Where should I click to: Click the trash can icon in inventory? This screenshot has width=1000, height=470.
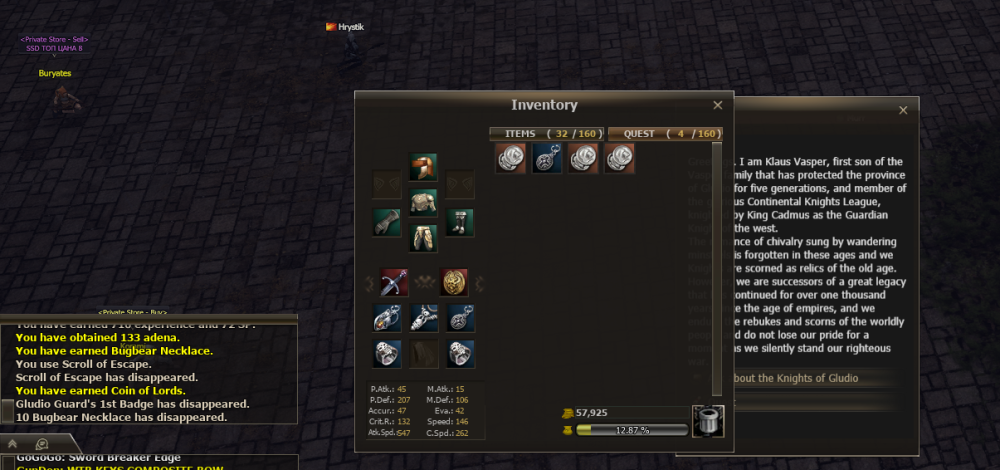click(708, 420)
